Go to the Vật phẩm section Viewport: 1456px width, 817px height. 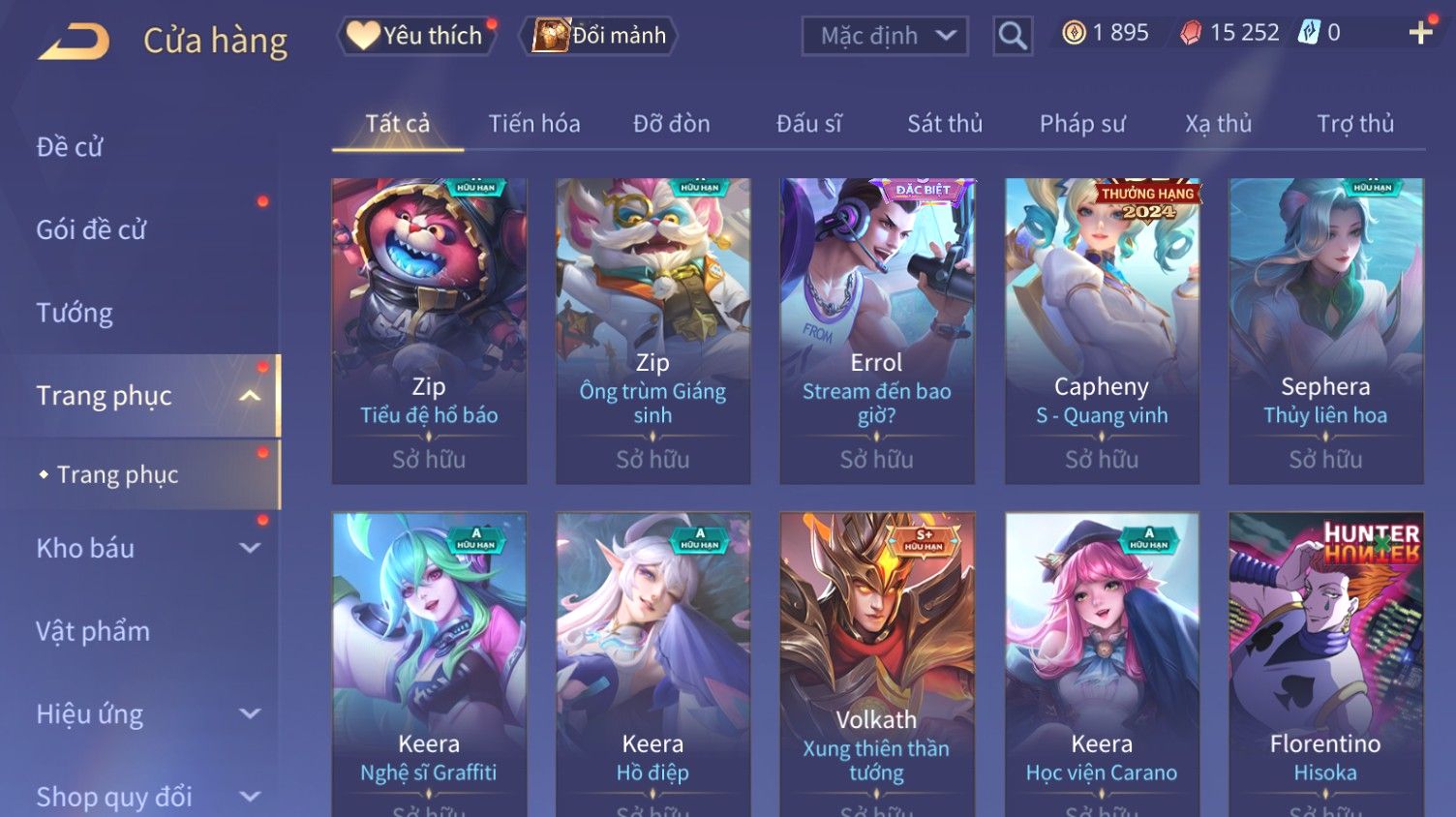pos(93,631)
